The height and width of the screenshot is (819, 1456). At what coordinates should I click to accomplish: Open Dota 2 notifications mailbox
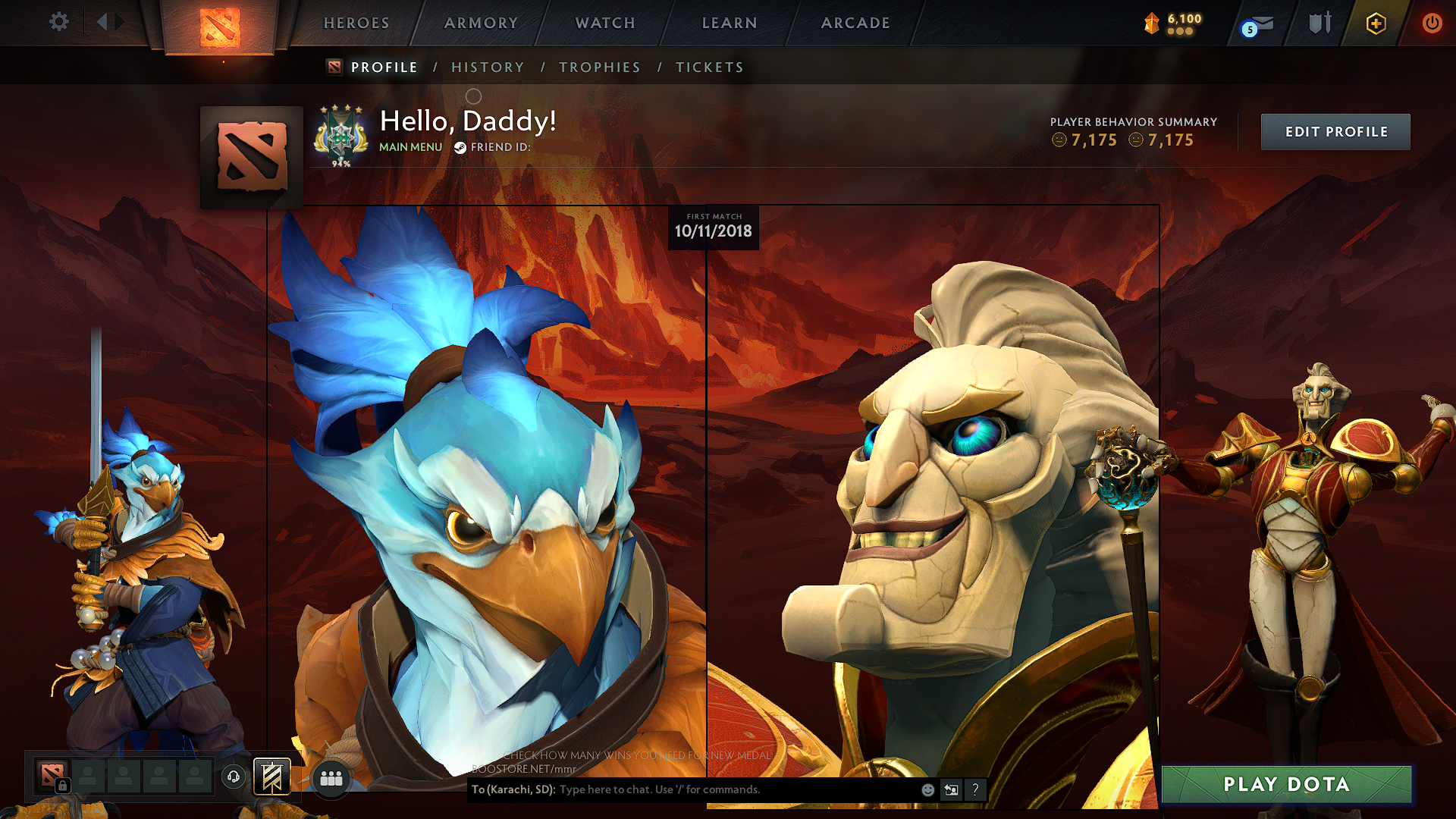point(1255,23)
